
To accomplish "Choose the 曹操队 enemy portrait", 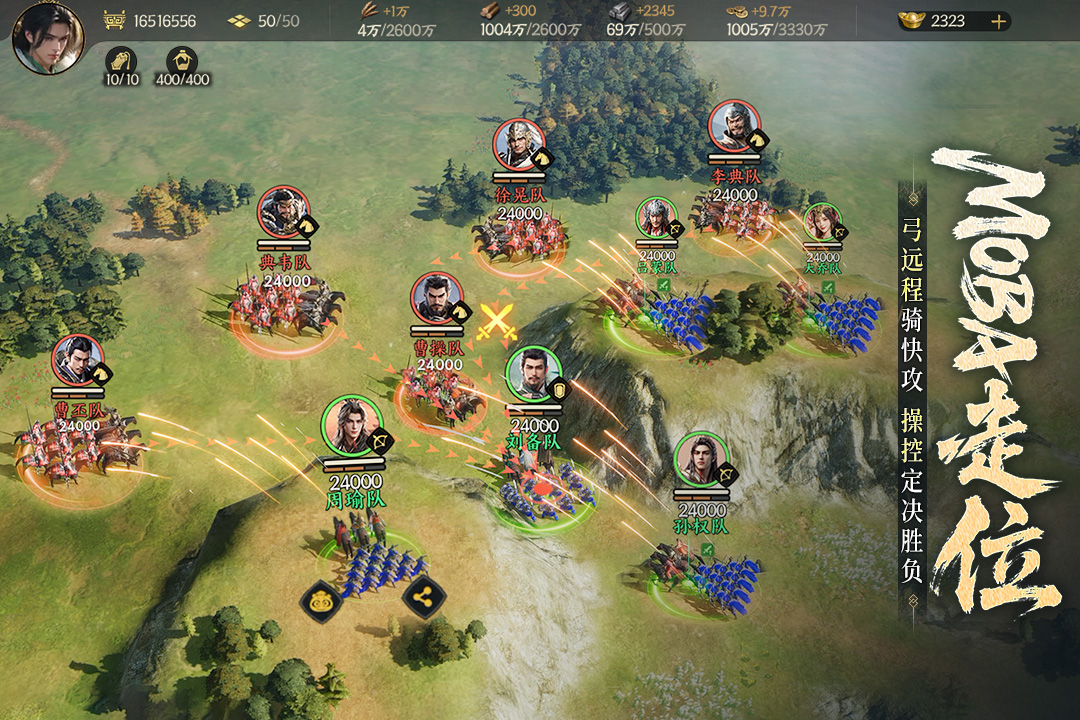I will [437, 300].
